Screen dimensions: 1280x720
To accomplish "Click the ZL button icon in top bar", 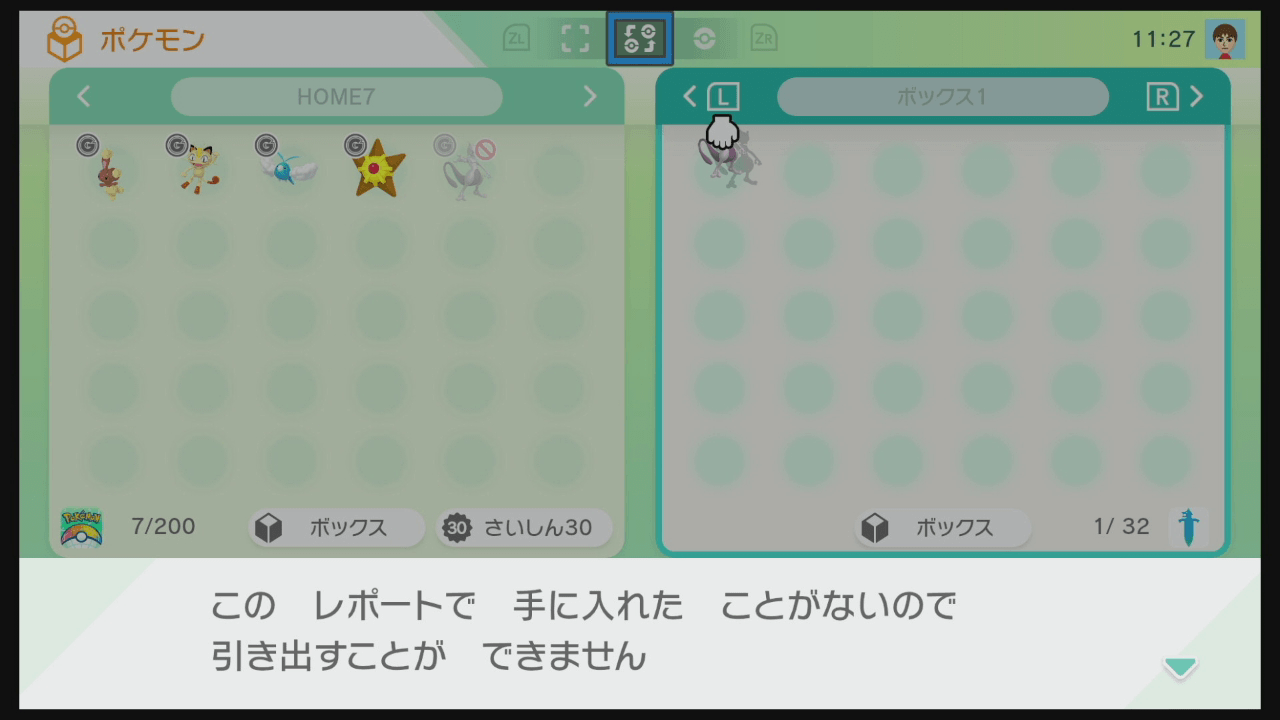I will (516, 38).
